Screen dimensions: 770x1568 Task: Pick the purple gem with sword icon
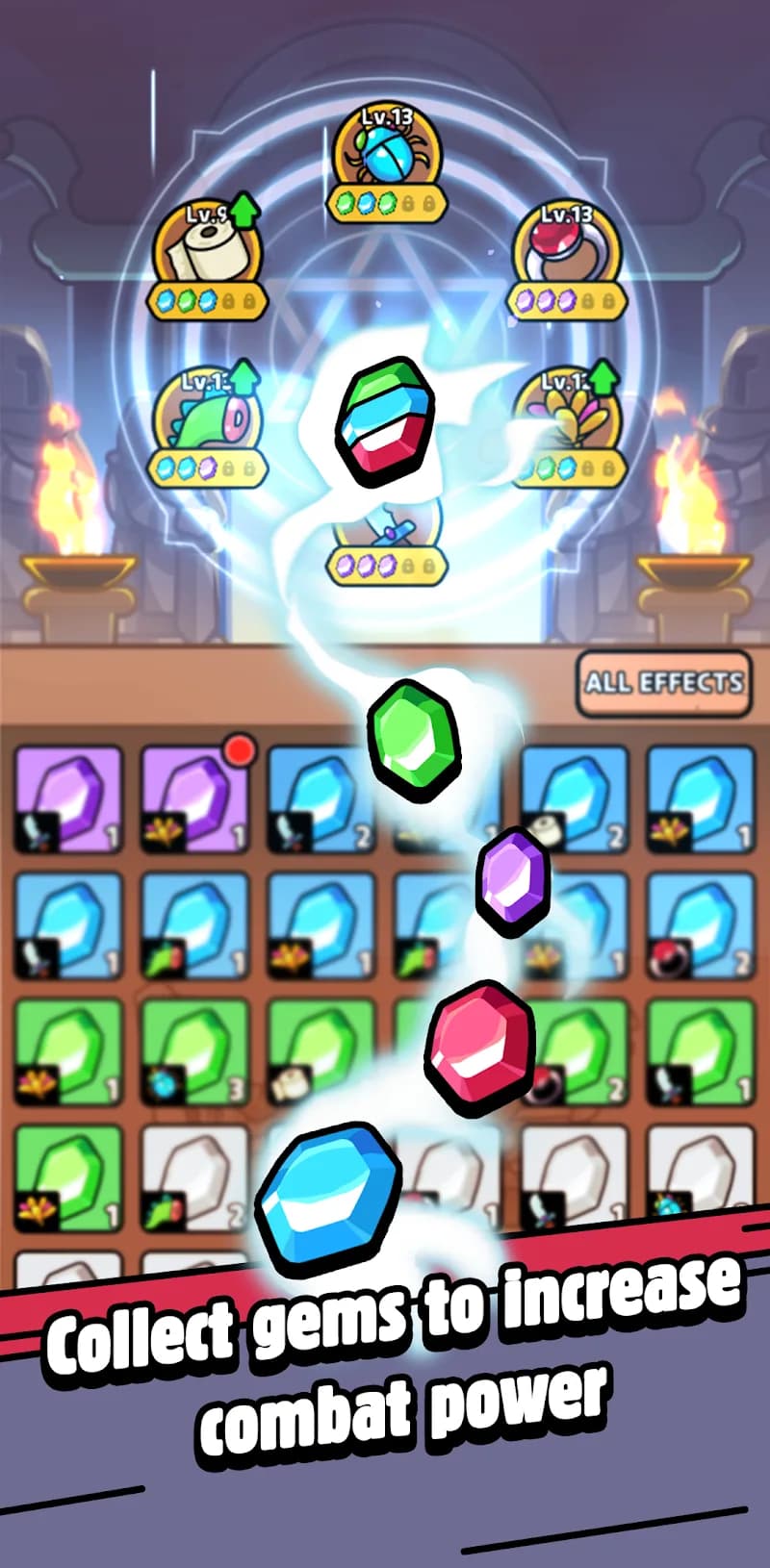[68, 798]
